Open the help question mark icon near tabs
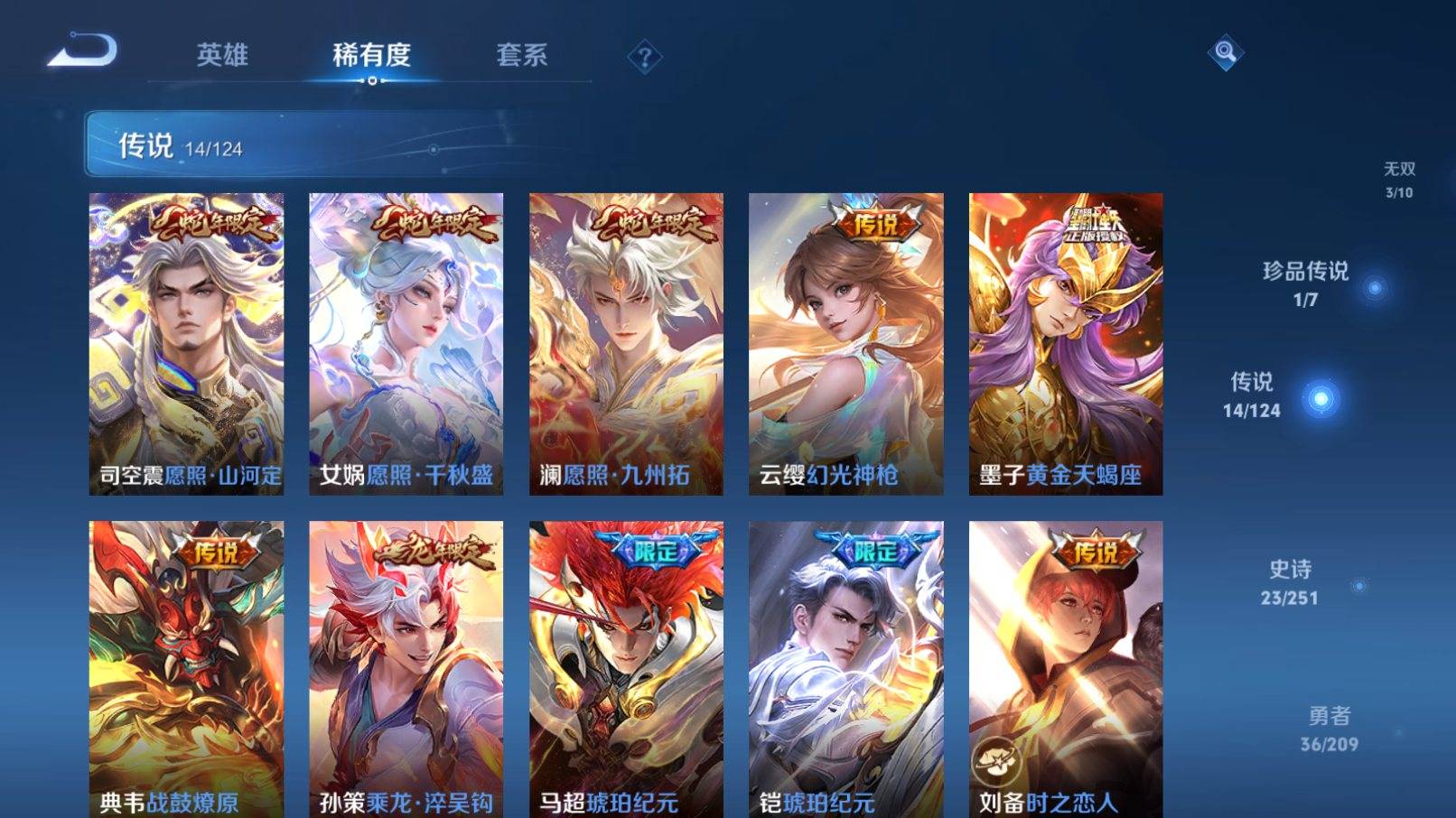 (x=643, y=57)
